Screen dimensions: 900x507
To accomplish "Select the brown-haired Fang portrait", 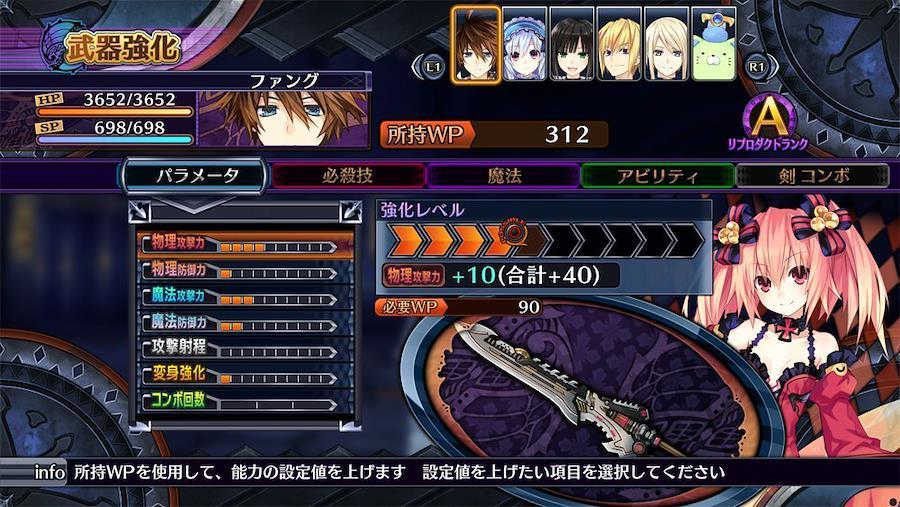I will point(476,43).
